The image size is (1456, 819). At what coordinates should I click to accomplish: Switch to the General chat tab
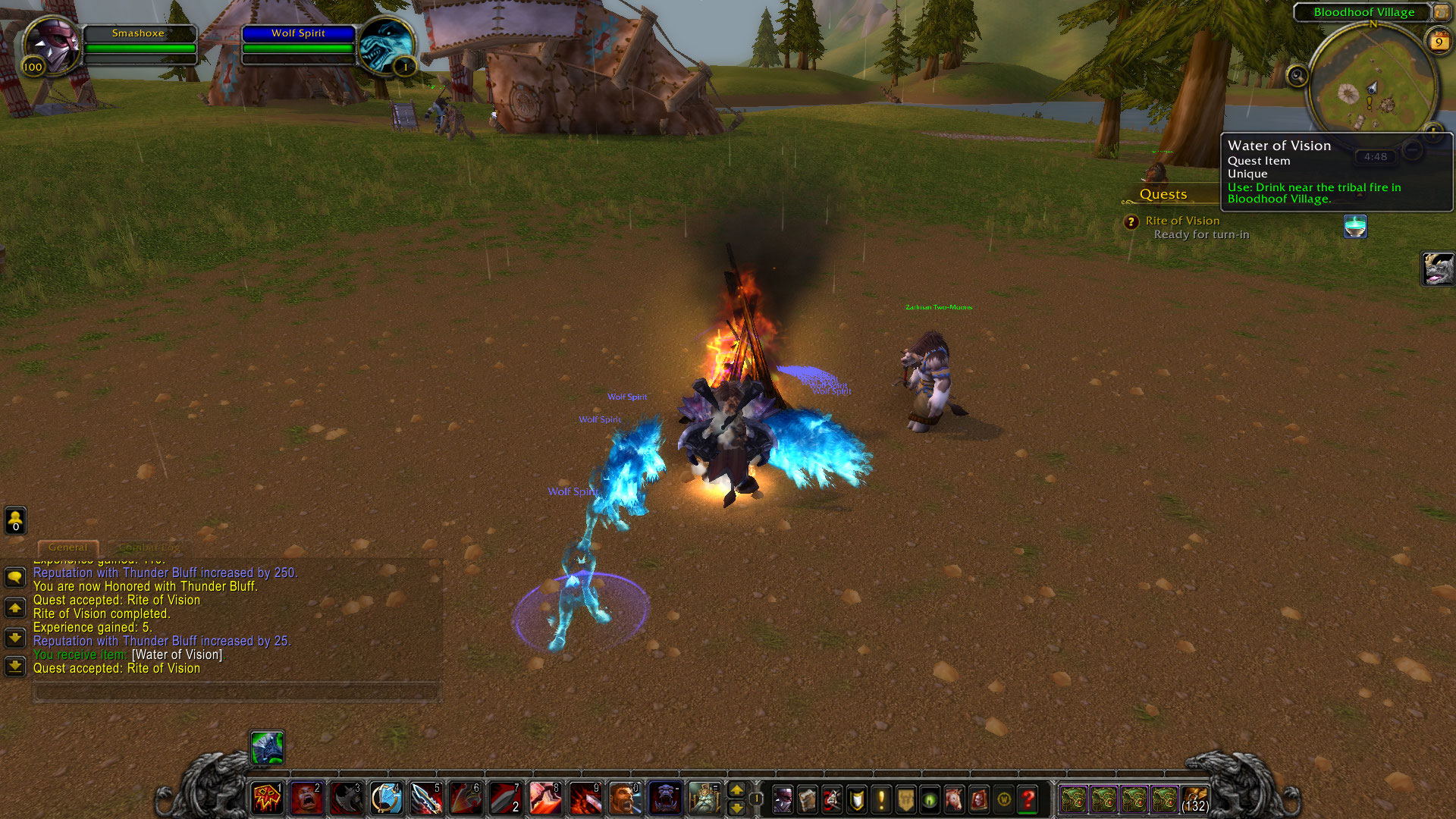click(x=67, y=548)
